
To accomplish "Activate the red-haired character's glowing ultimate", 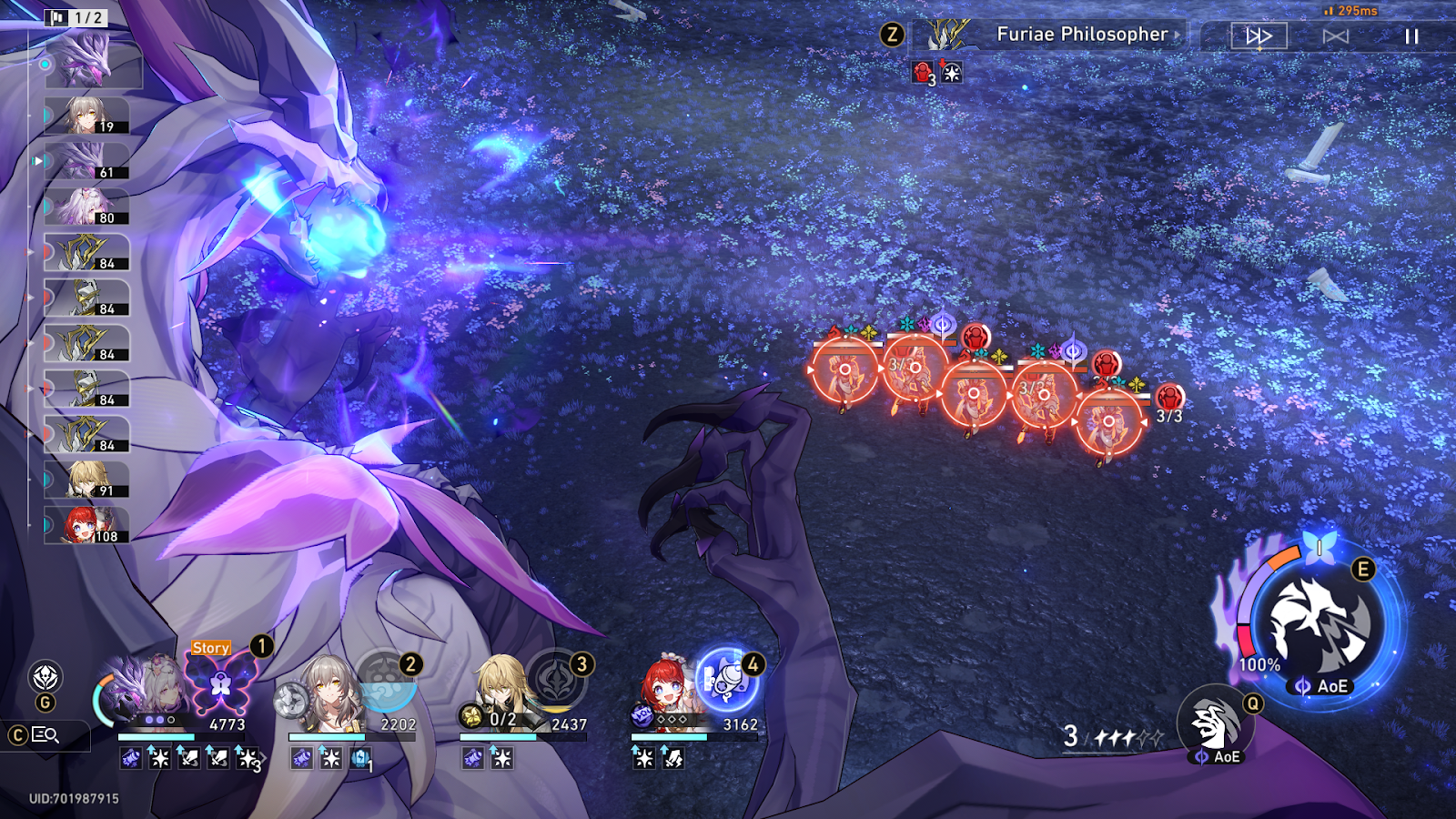I will click(725, 681).
